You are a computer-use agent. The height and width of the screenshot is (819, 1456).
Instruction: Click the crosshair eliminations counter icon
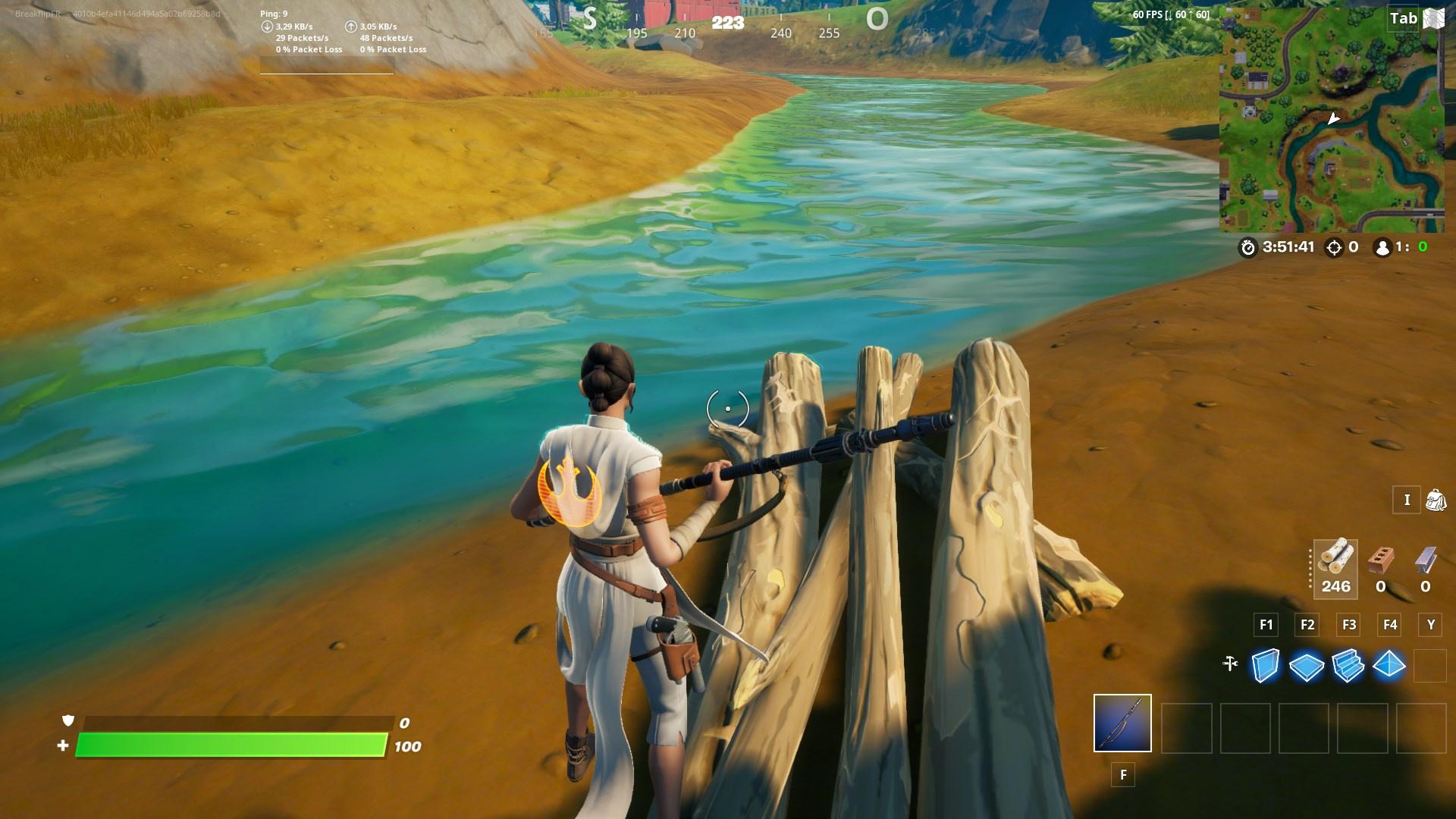point(1333,246)
